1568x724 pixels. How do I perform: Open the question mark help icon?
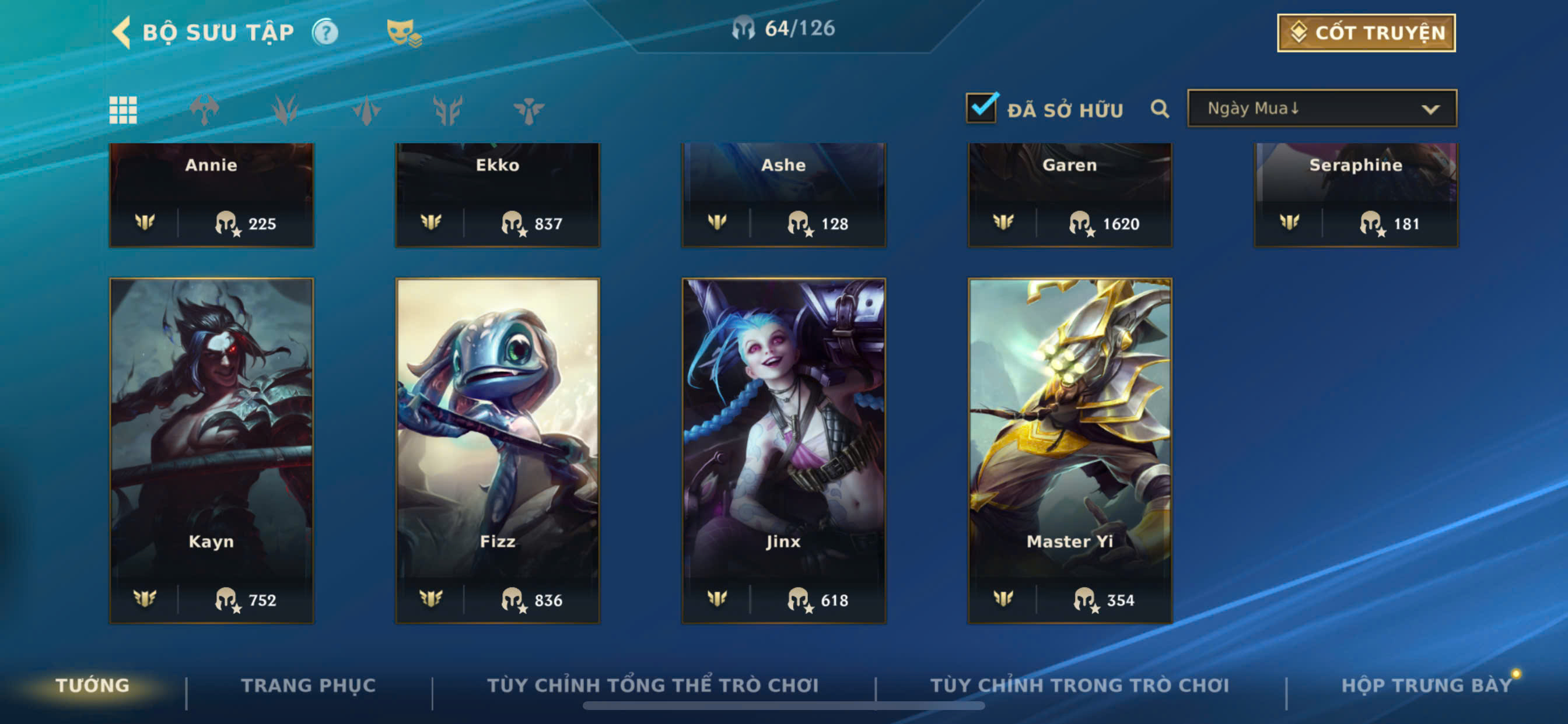tap(325, 32)
